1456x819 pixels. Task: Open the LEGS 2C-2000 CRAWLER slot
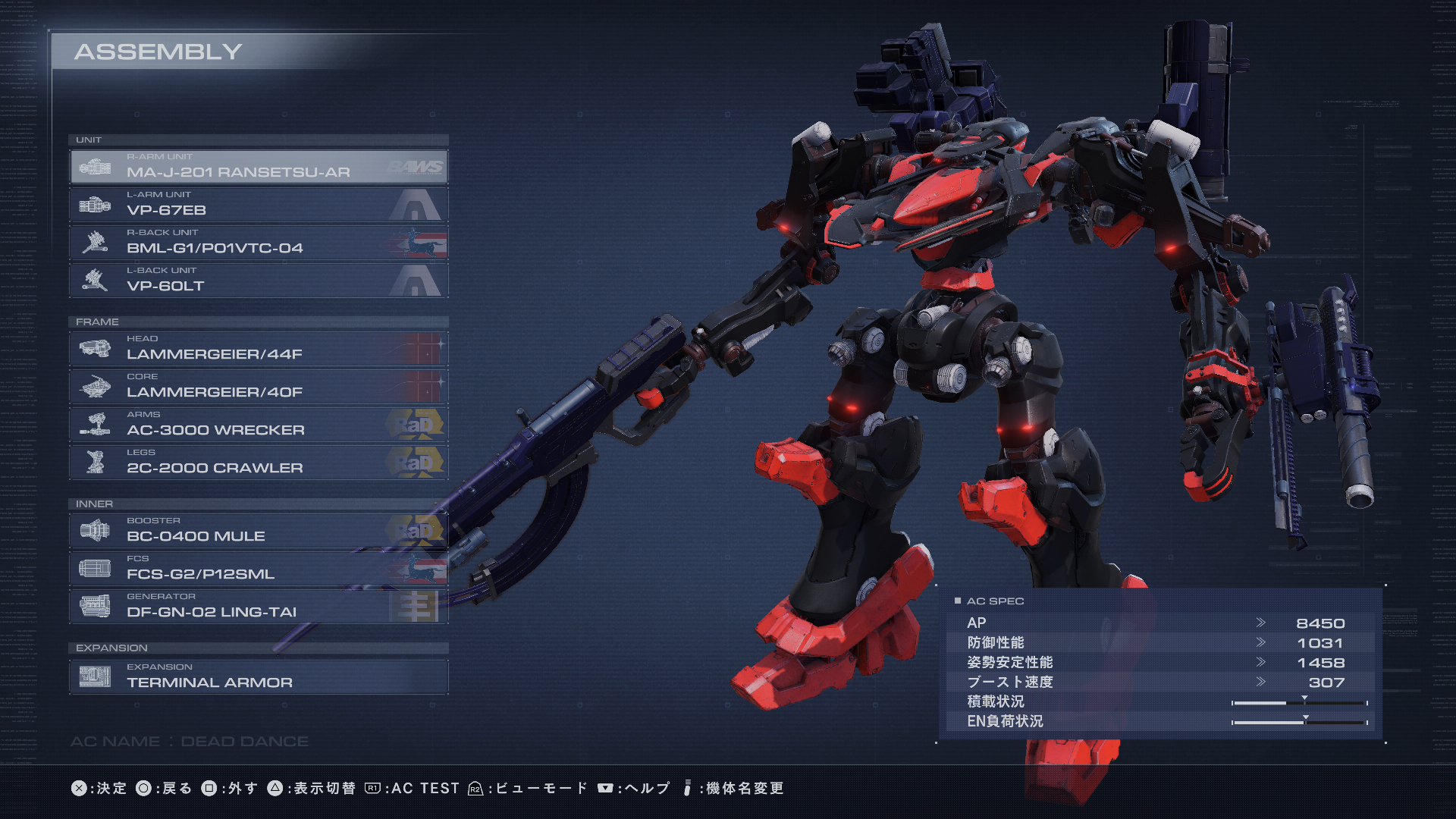[x=258, y=463]
